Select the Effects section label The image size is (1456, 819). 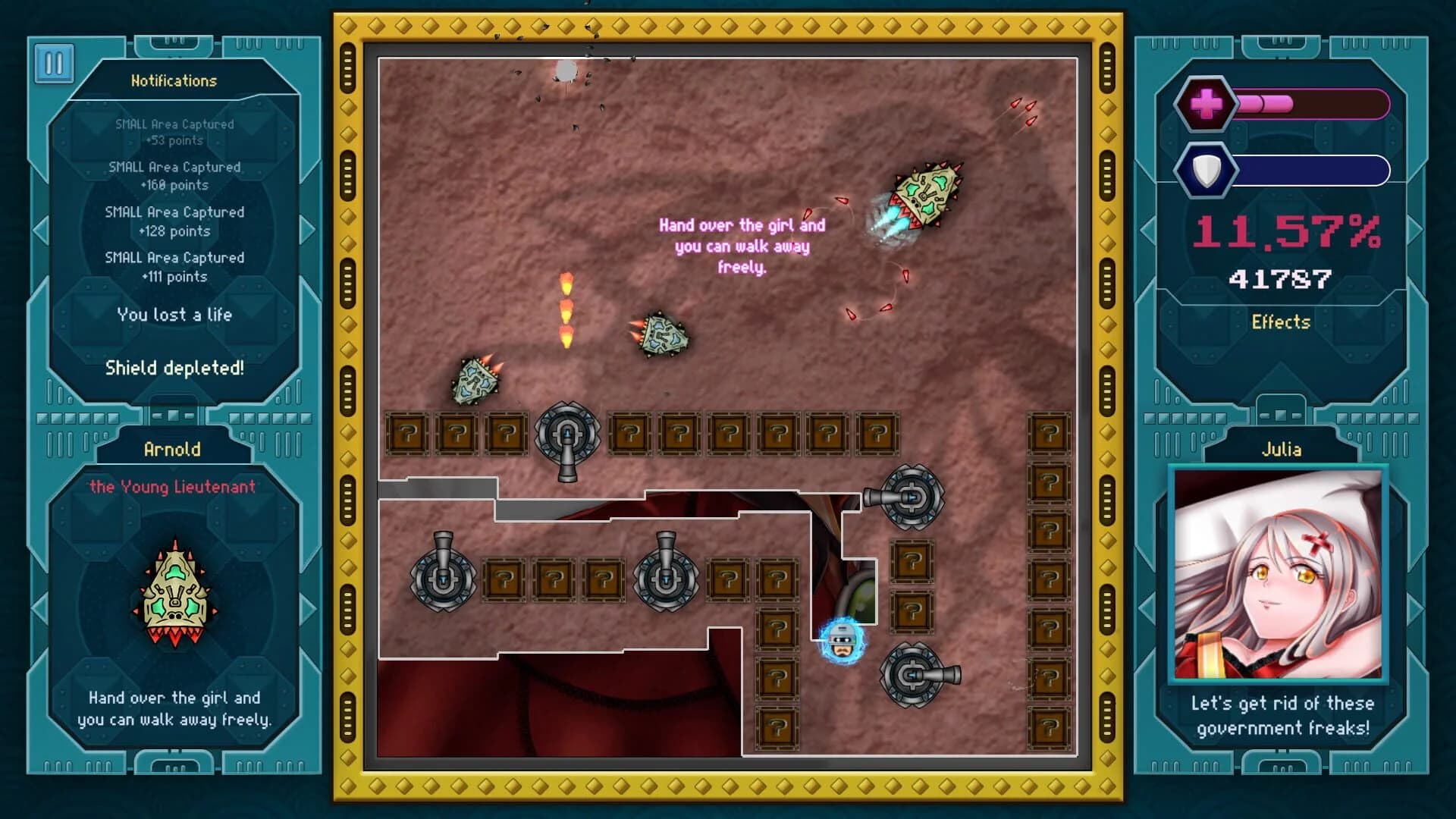tap(1282, 322)
